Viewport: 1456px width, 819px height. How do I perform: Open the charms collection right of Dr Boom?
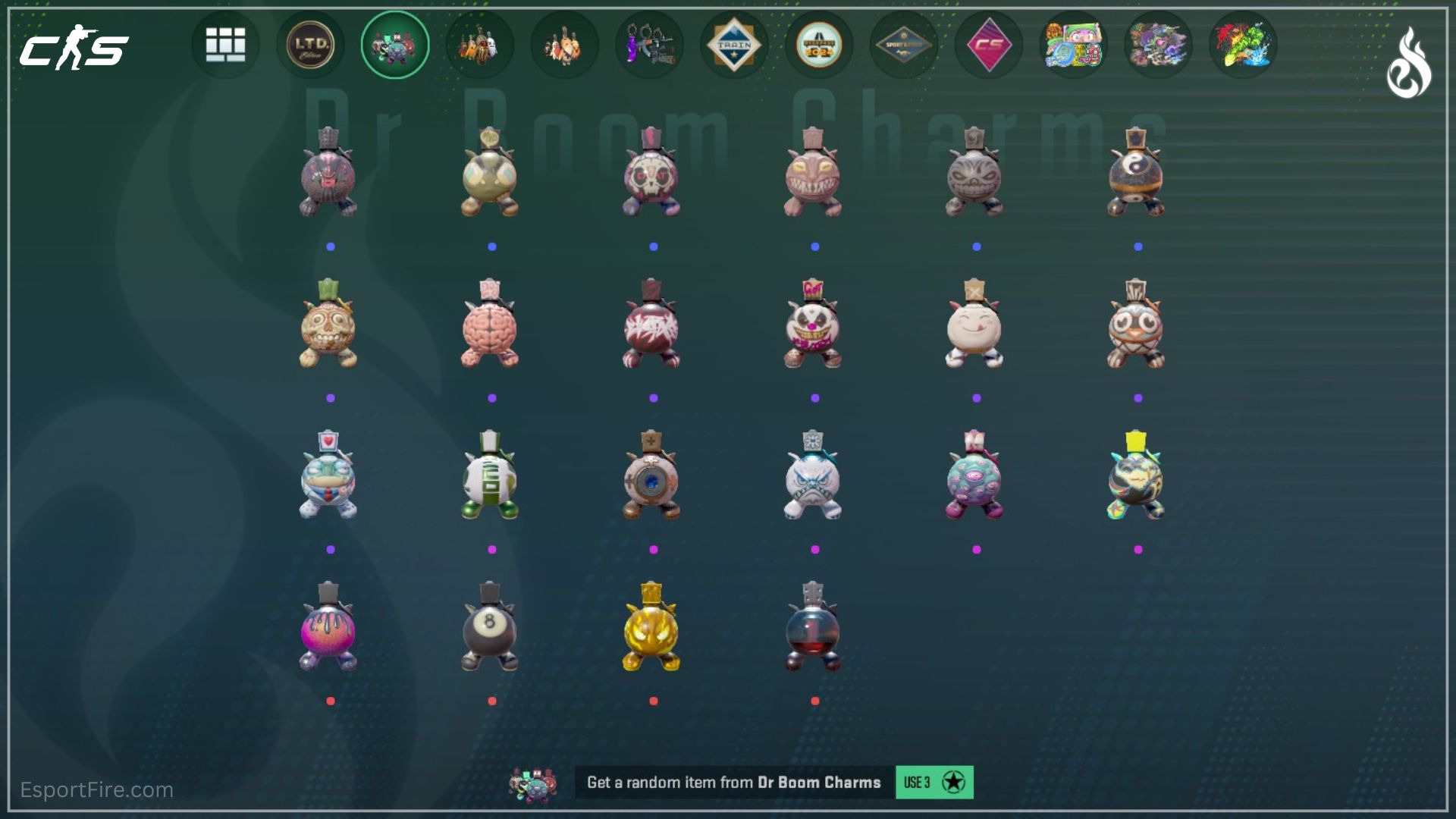[x=480, y=45]
